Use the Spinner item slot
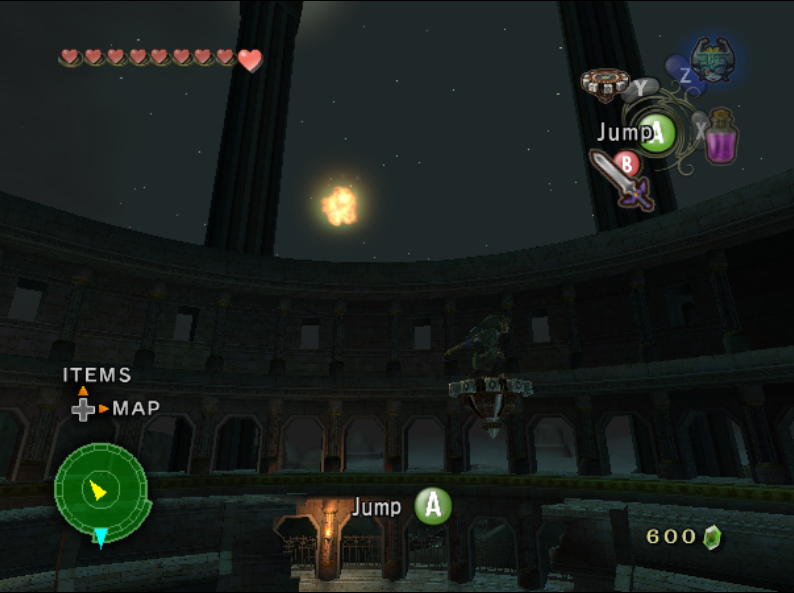 click(604, 85)
